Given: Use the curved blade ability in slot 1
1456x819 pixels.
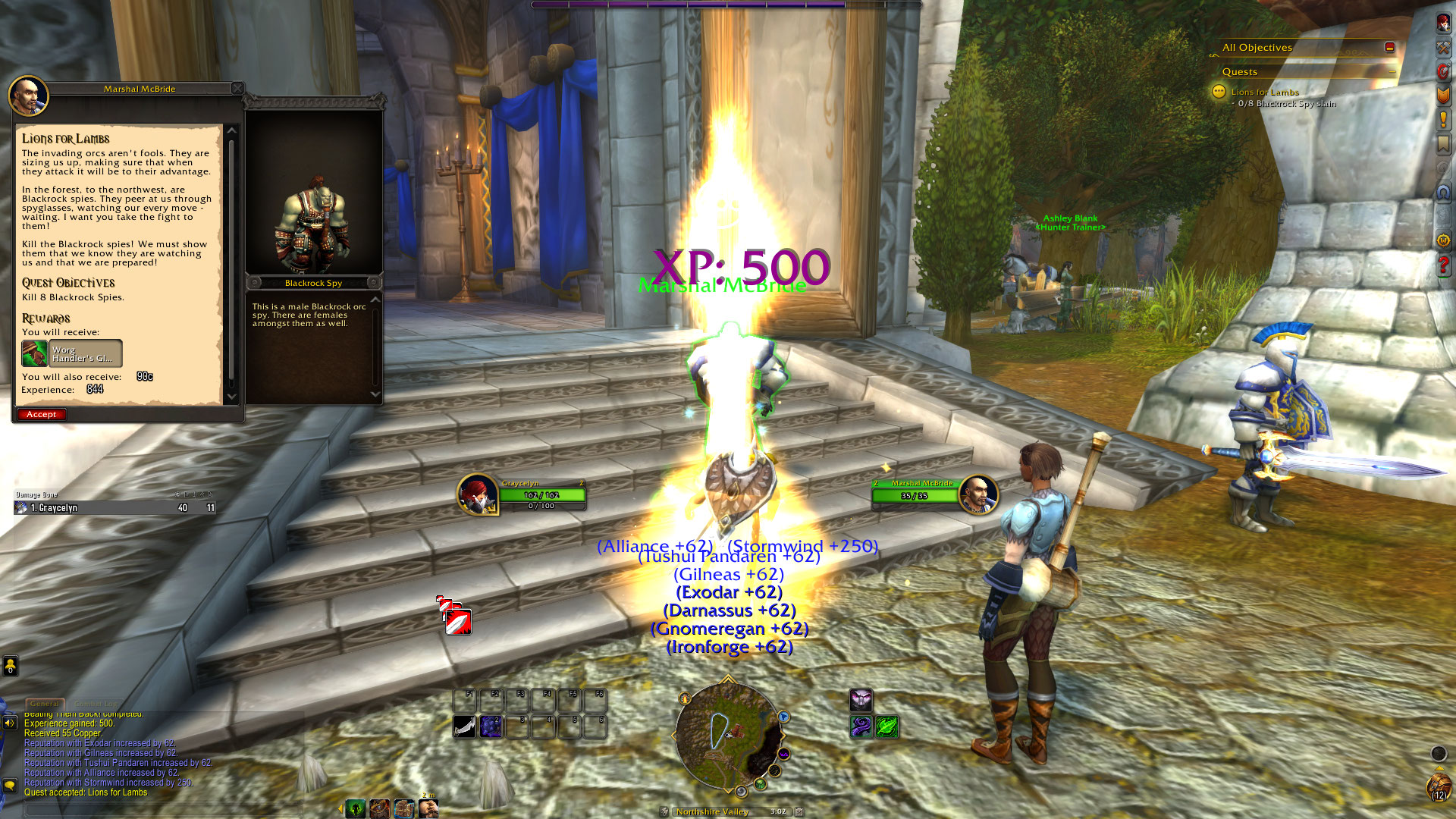Looking at the screenshot, I should tap(465, 726).
